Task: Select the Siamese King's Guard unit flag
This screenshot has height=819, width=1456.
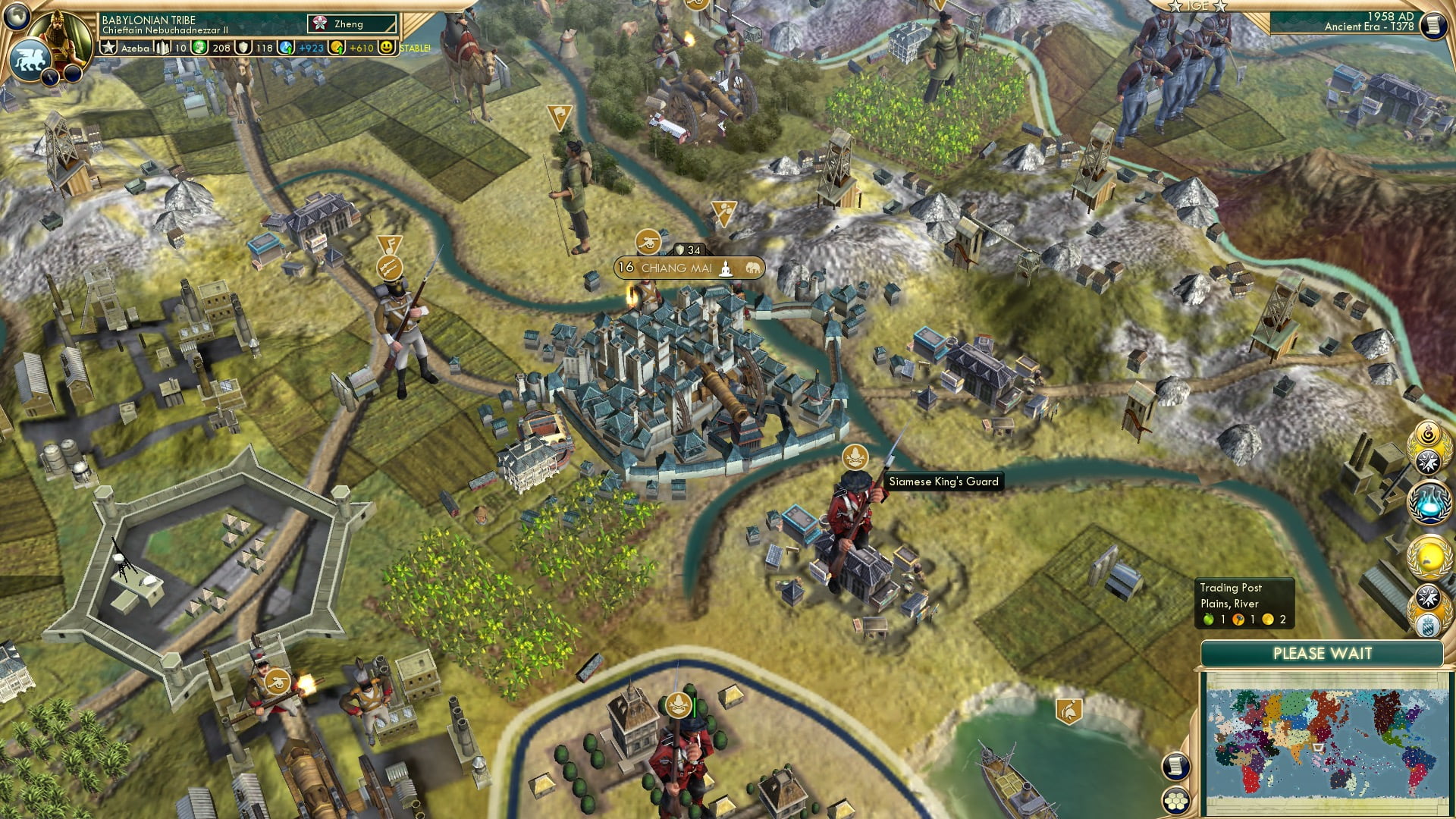Action: [855, 457]
